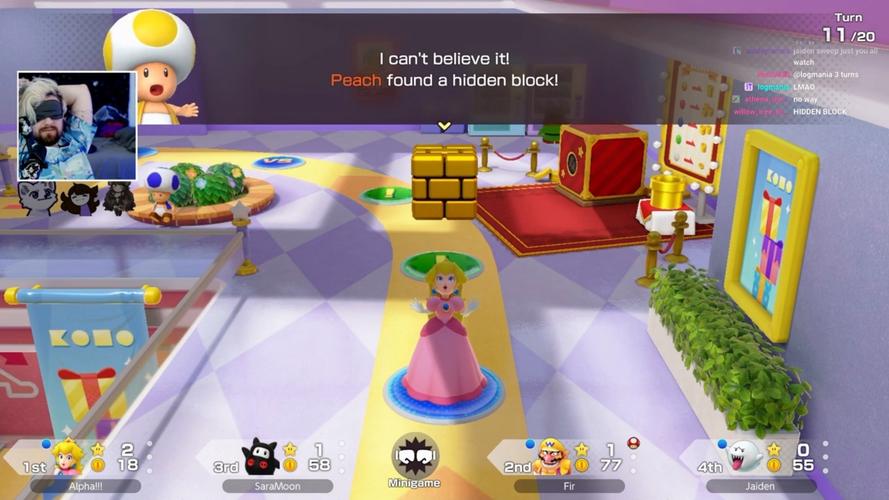Click the mushroom item beside Fir's panel
Viewport: 889px width, 500px height.
[x=633, y=443]
